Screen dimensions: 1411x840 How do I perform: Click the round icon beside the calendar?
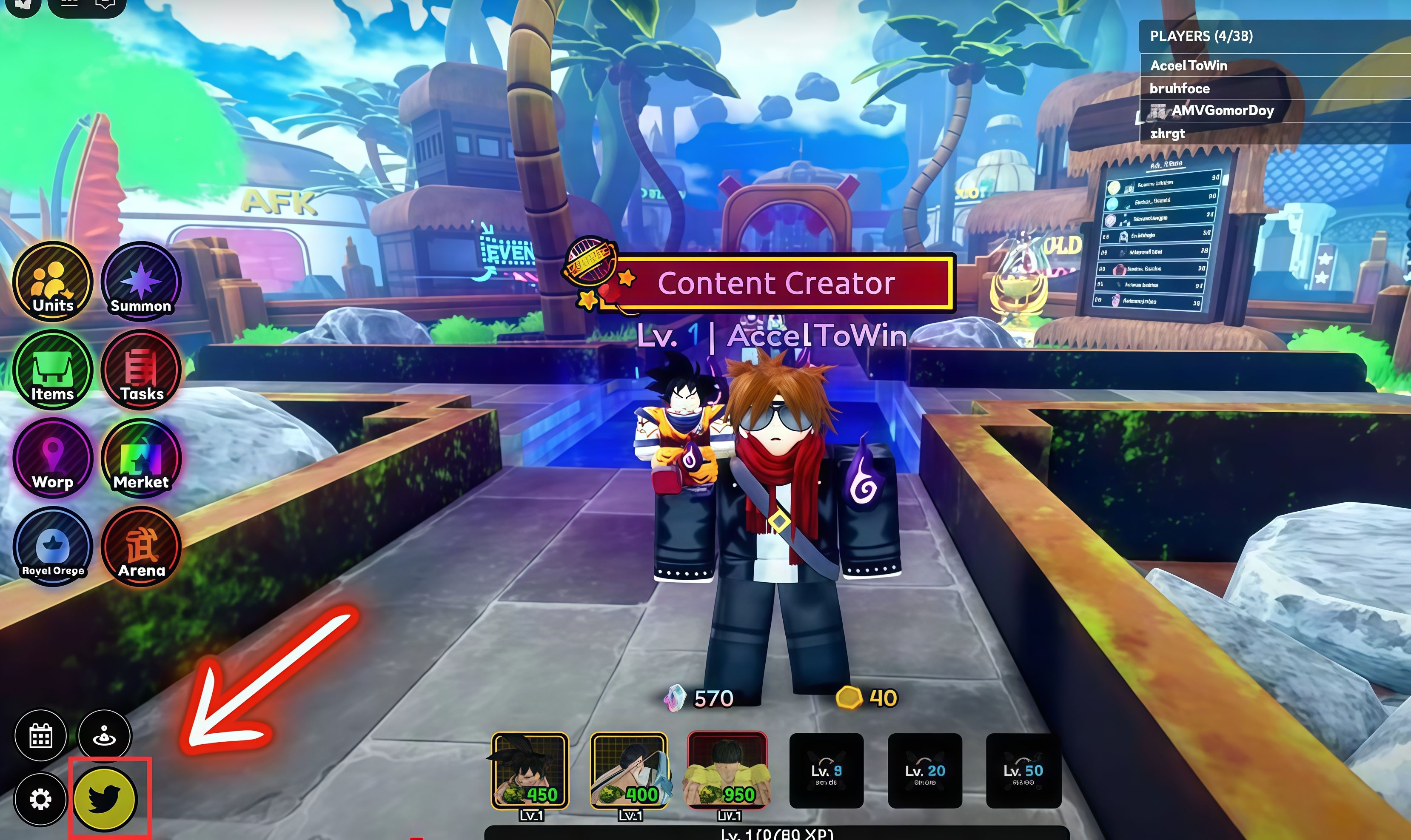click(x=105, y=736)
